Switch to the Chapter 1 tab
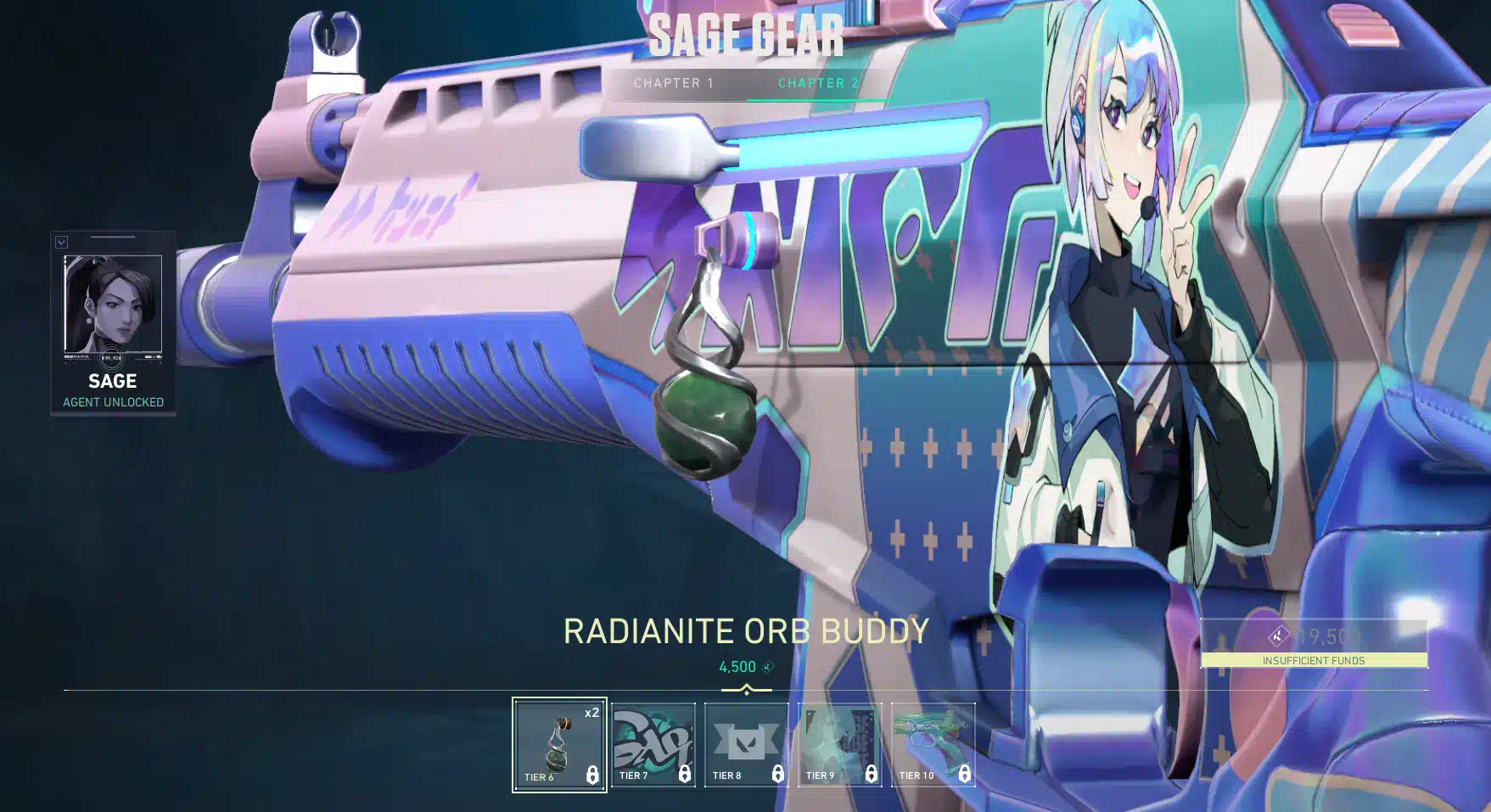This screenshot has width=1491, height=812. [x=674, y=83]
